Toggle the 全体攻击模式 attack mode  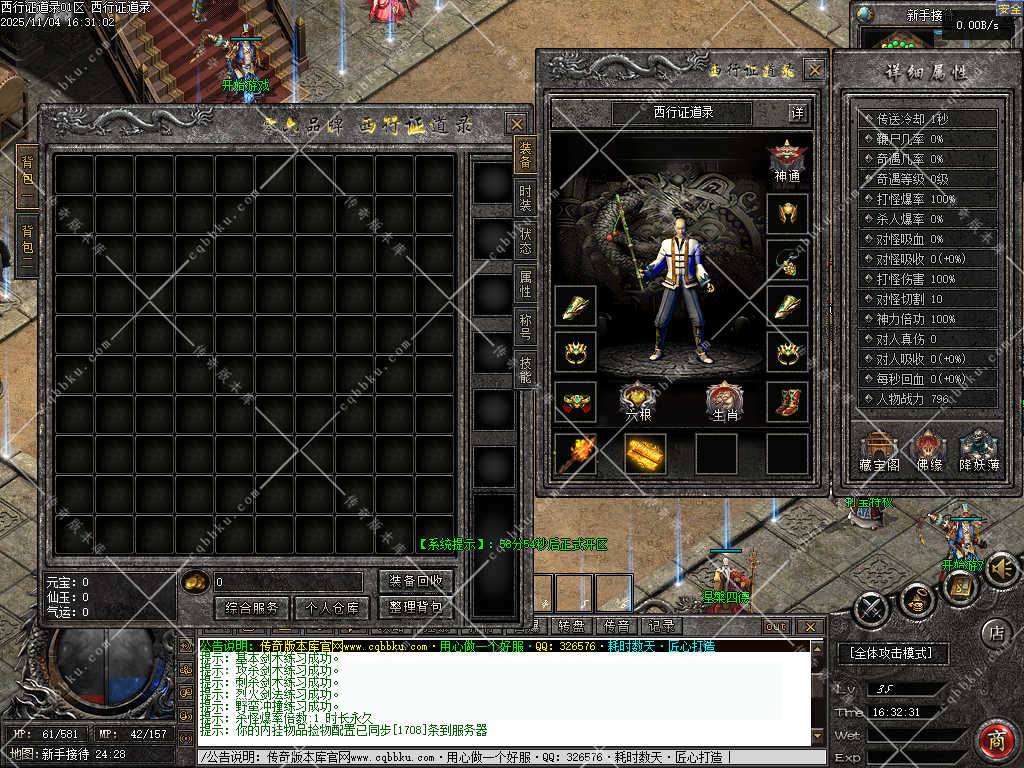pos(891,653)
